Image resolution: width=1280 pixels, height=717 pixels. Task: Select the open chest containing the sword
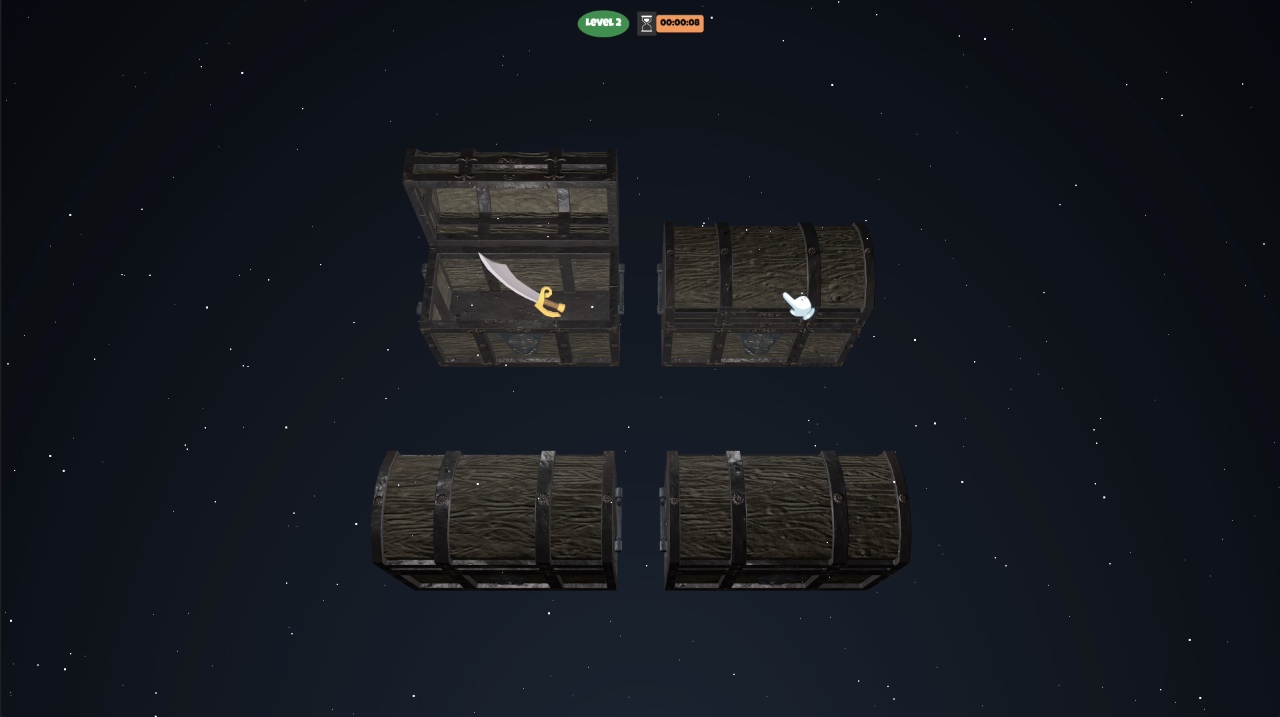519,300
